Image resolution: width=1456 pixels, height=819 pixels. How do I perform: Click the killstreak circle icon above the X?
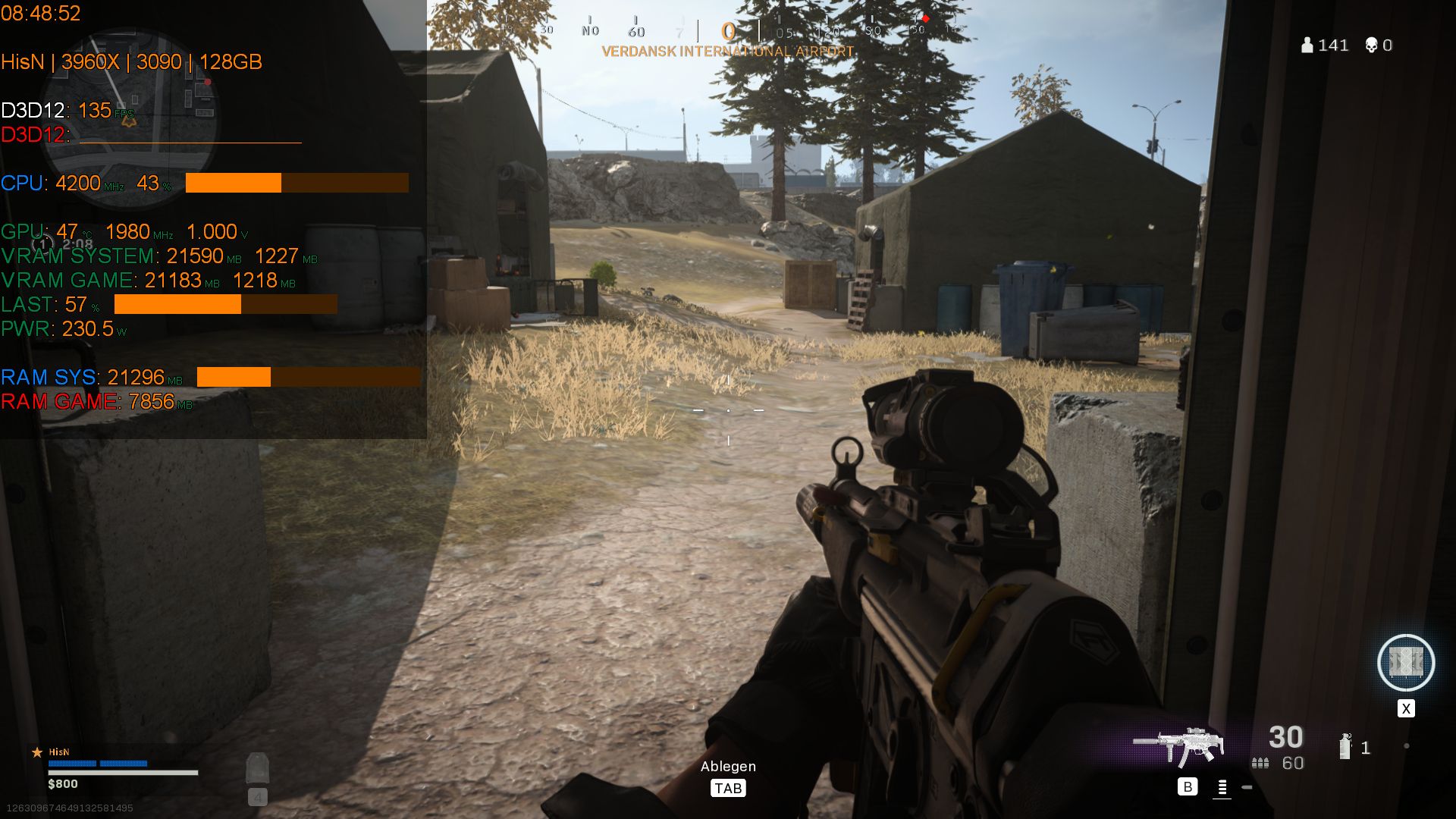[x=1407, y=663]
